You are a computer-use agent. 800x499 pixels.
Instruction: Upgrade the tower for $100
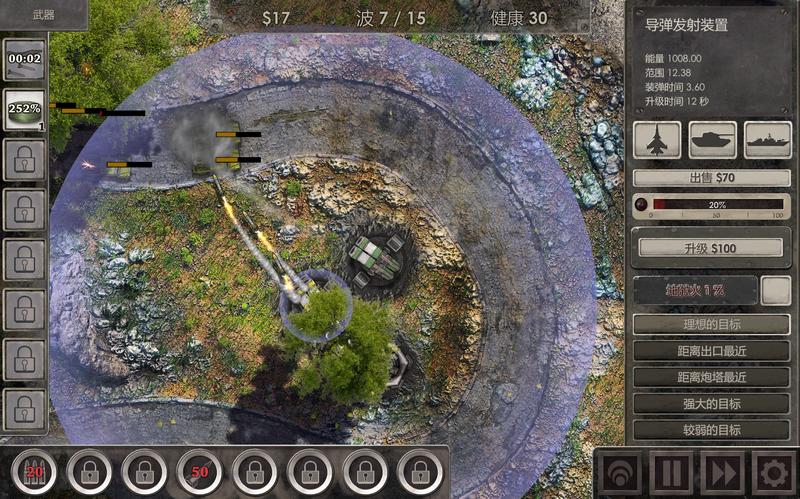click(710, 247)
